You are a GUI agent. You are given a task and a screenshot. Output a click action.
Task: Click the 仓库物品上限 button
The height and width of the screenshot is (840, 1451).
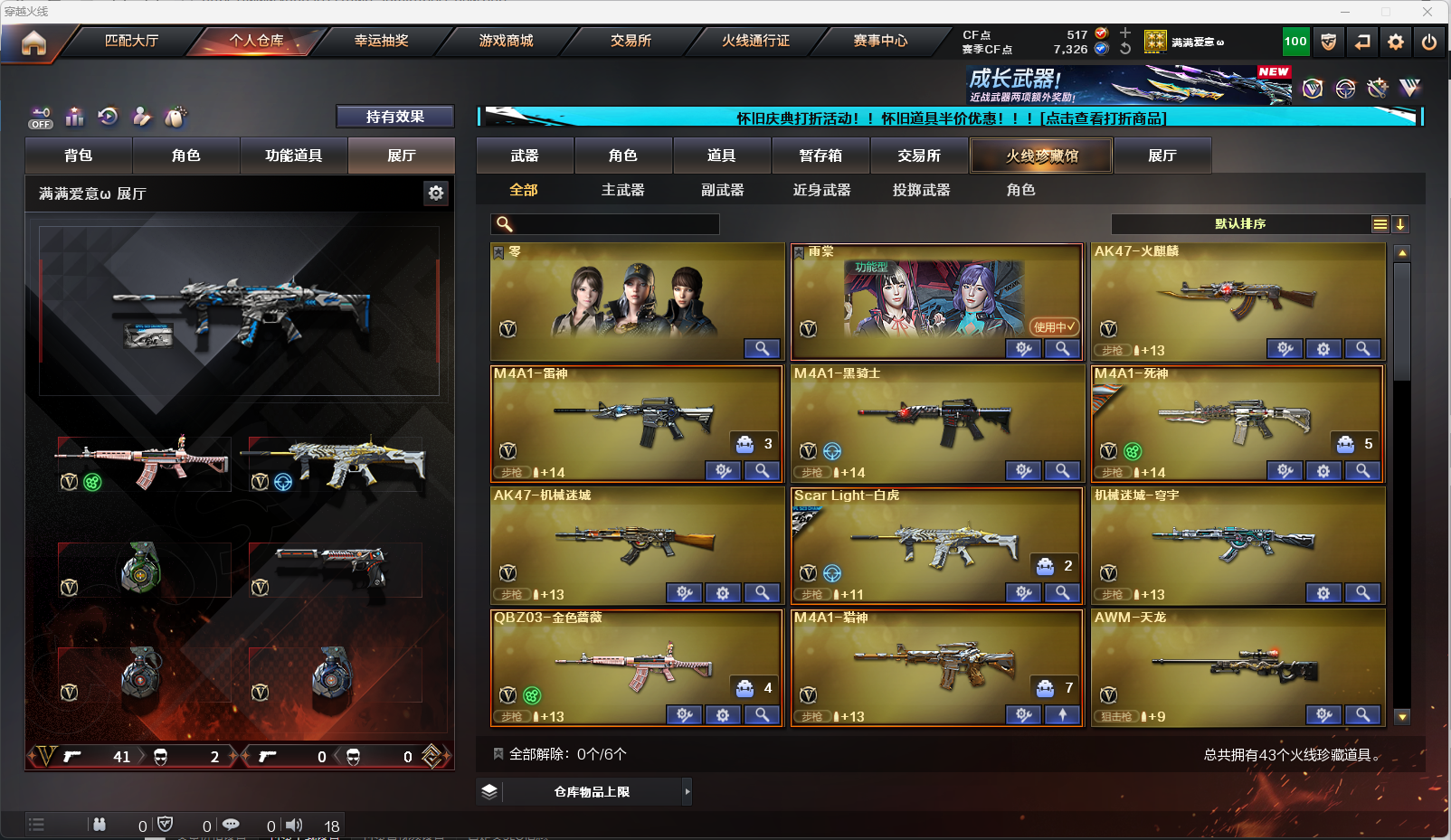(592, 792)
